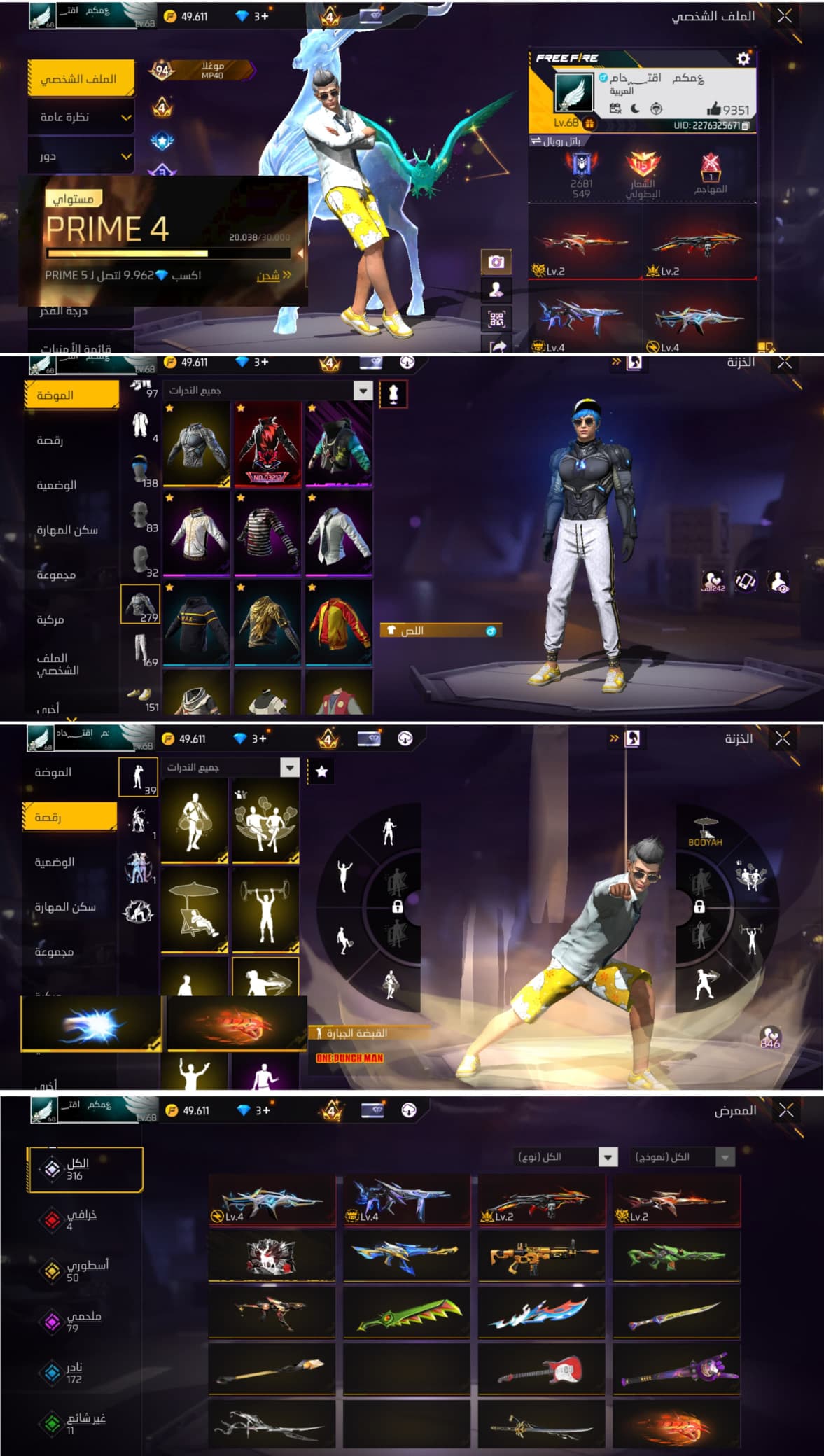The width and height of the screenshot is (824, 1456).
Task: Toggle the star favorites filter button
Action: pos(321,771)
